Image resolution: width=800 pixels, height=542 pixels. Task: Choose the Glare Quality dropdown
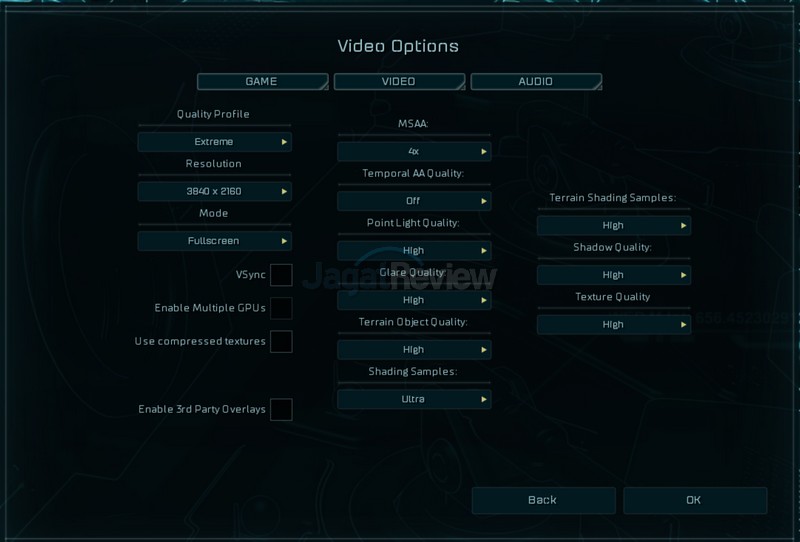tap(414, 300)
